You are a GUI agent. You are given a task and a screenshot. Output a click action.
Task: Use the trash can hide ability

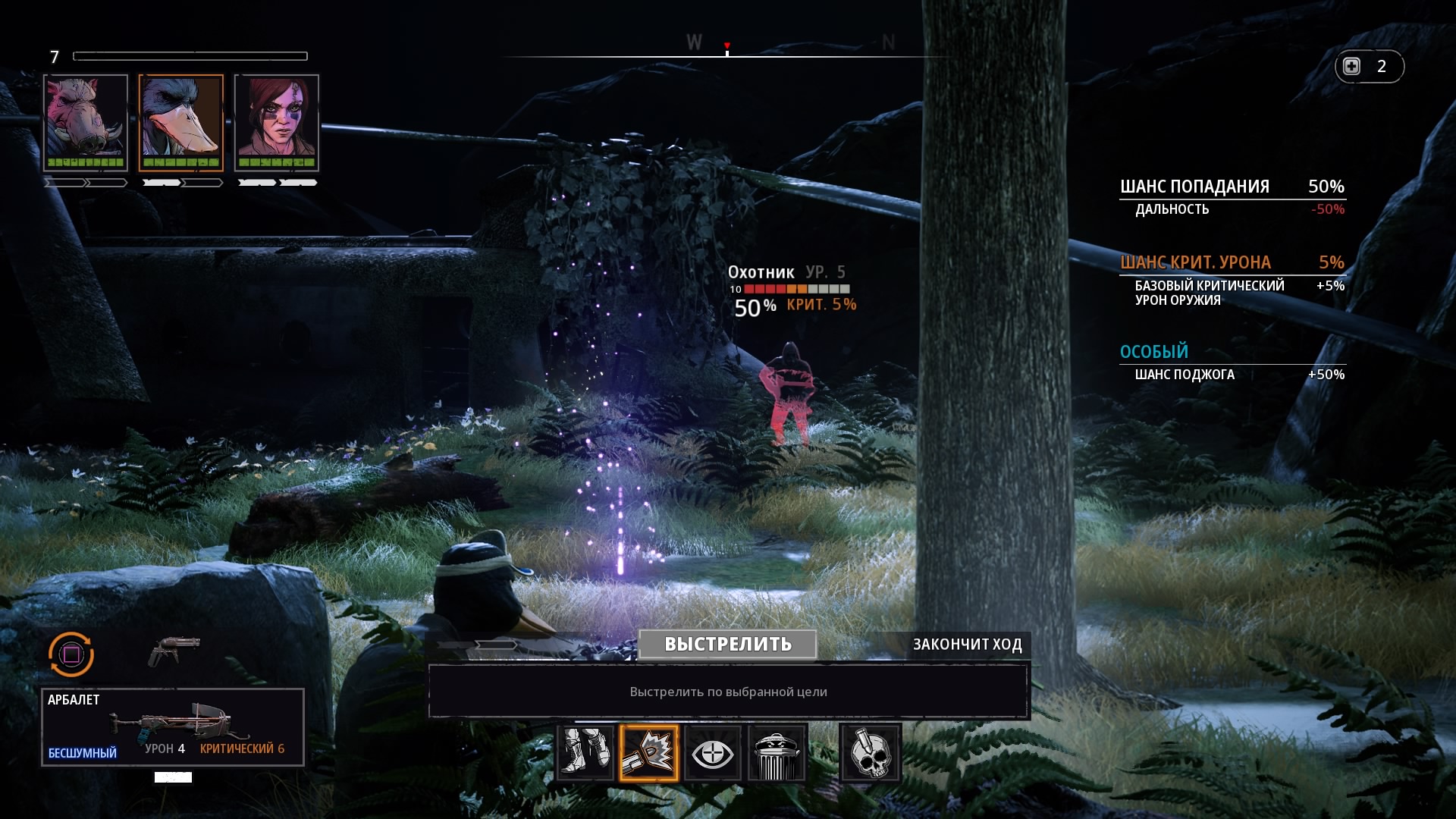click(777, 752)
